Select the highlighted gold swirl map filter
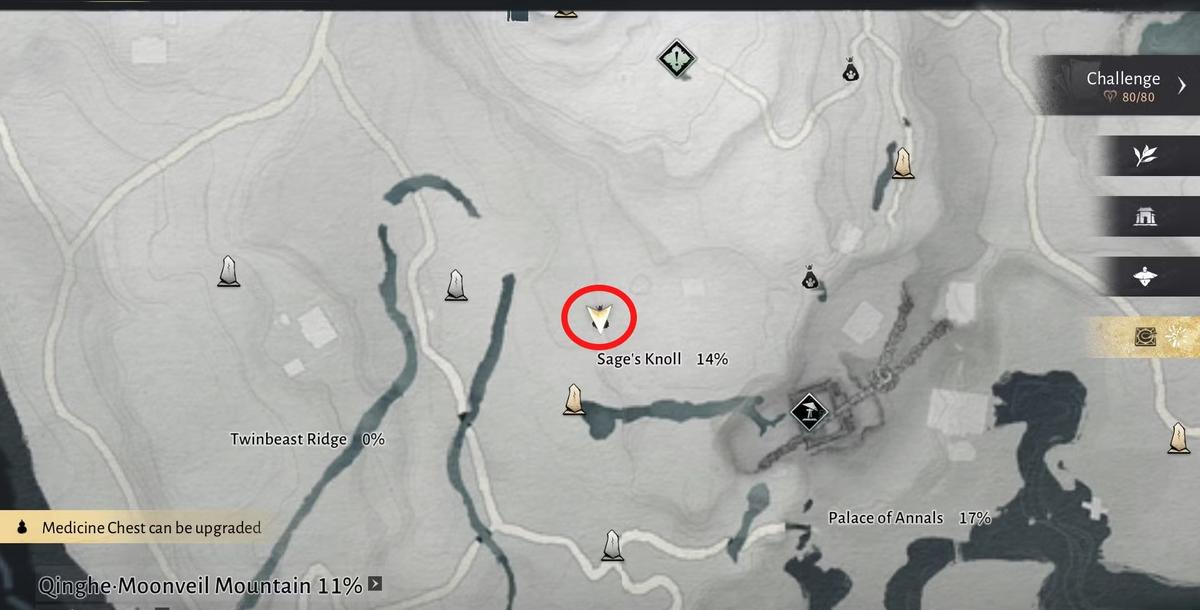The image size is (1200, 610). click(x=1146, y=338)
